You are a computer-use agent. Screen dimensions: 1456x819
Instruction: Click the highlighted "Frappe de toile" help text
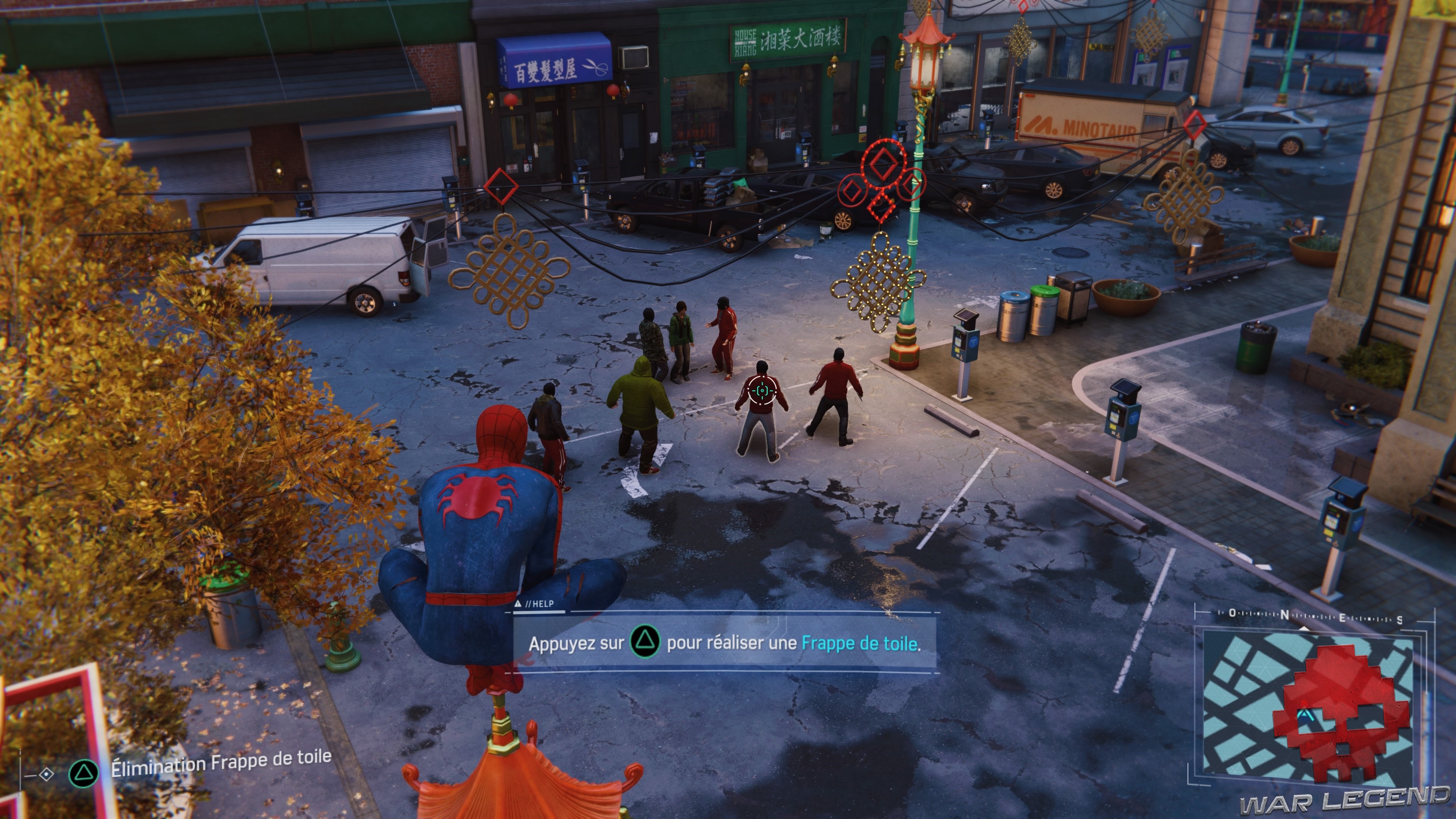click(859, 643)
